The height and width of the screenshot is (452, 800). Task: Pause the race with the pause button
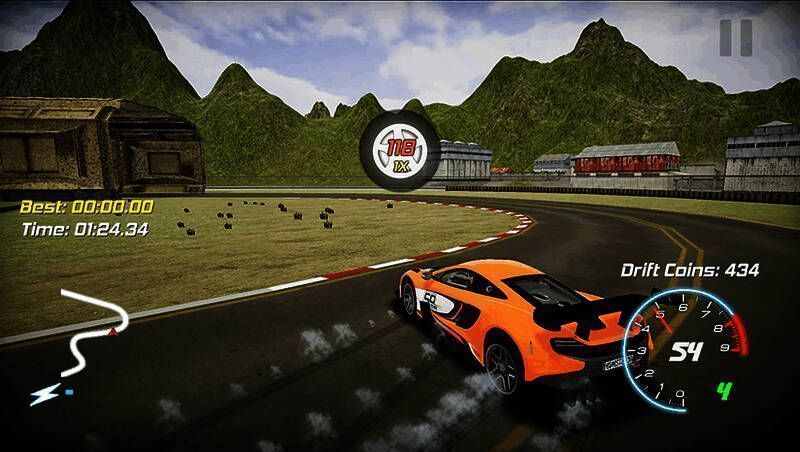[x=735, y=37]
